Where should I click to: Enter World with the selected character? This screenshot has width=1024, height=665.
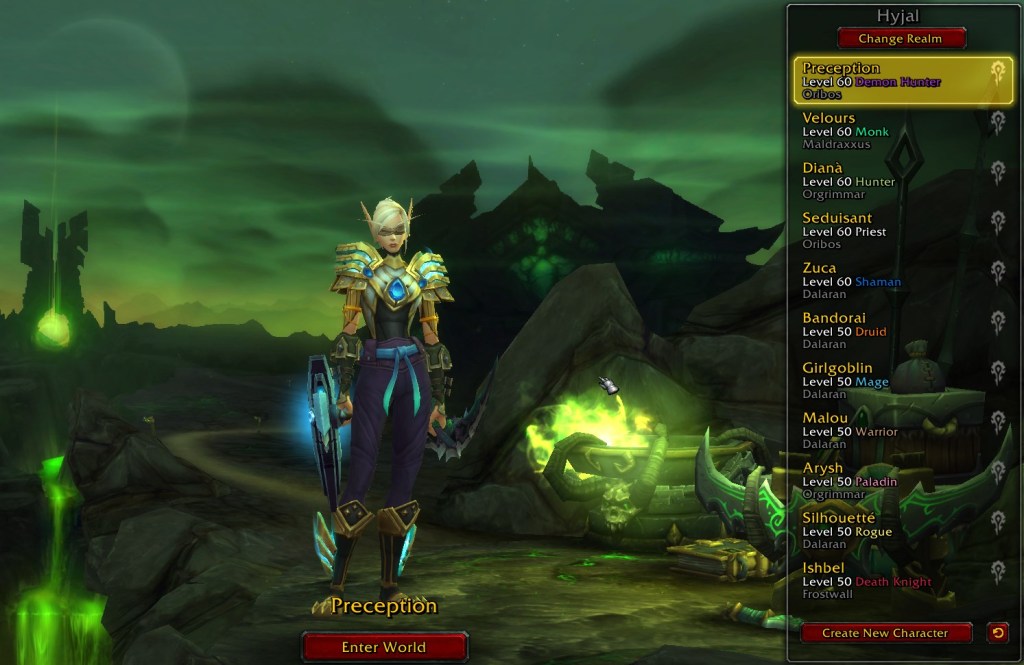pos(384,647)
